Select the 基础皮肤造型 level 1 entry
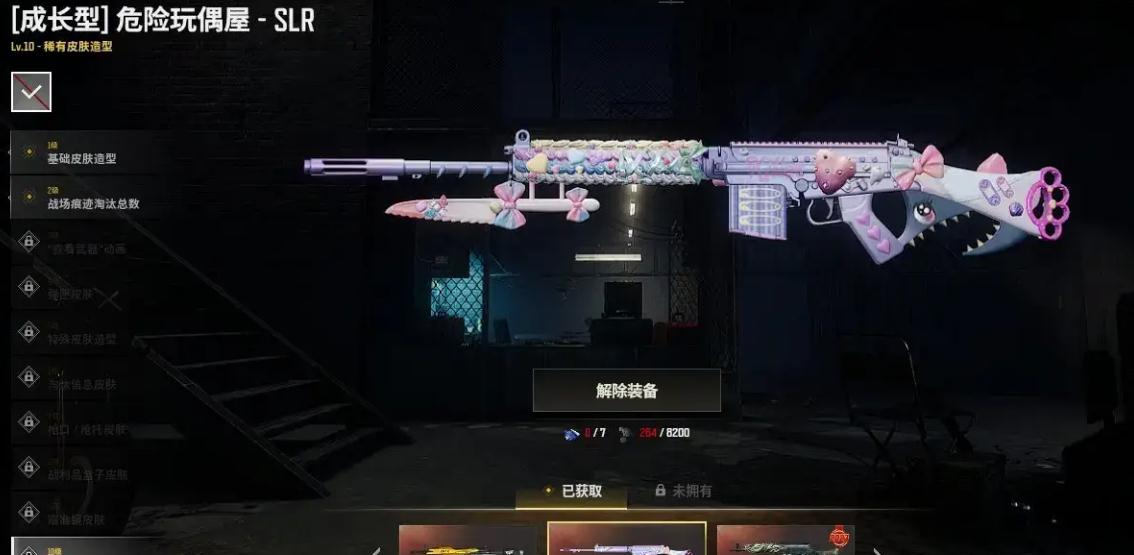The image size is (1134, 555). [80, 155]
